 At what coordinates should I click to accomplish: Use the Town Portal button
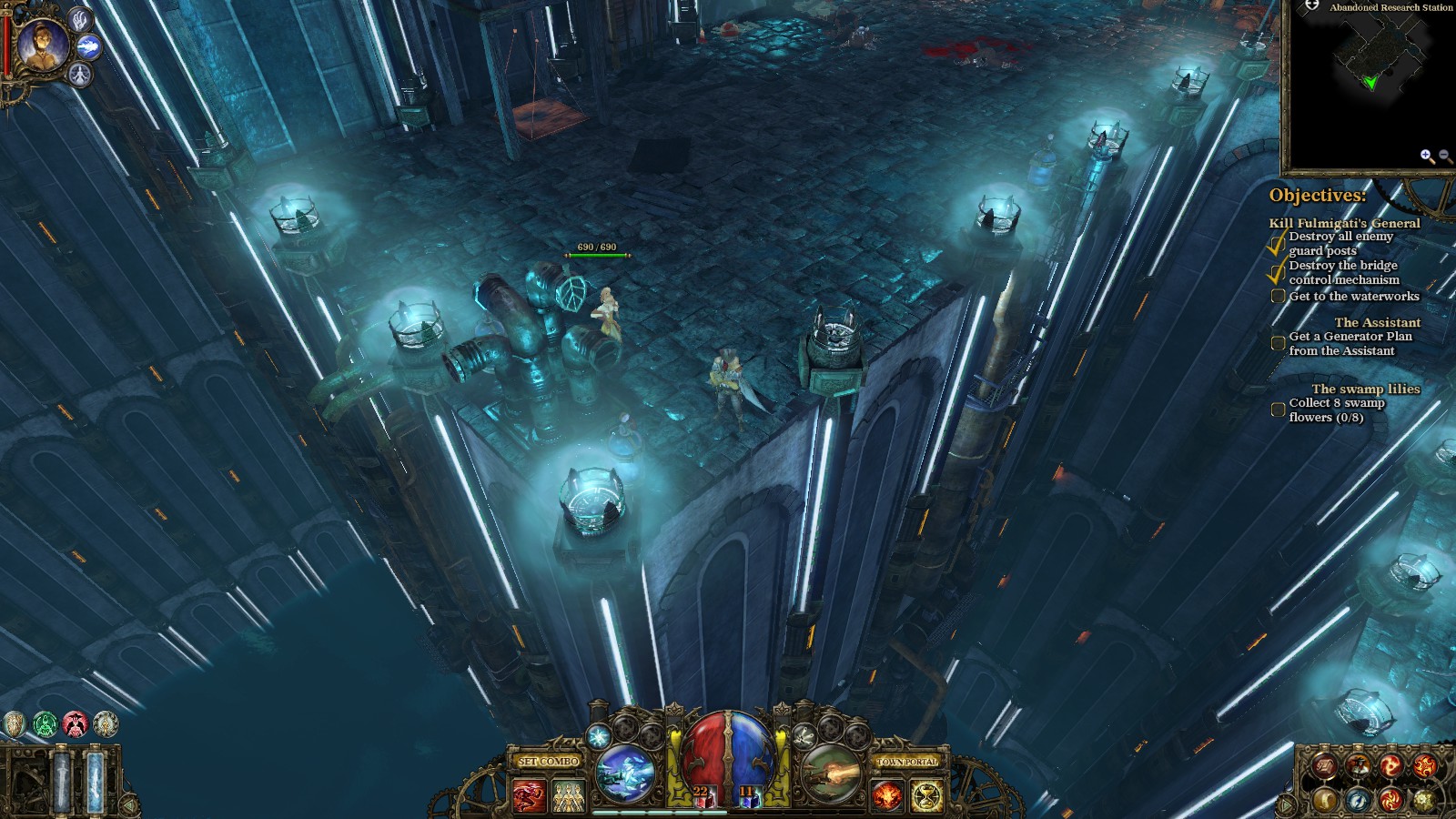[x=906, y=761]
